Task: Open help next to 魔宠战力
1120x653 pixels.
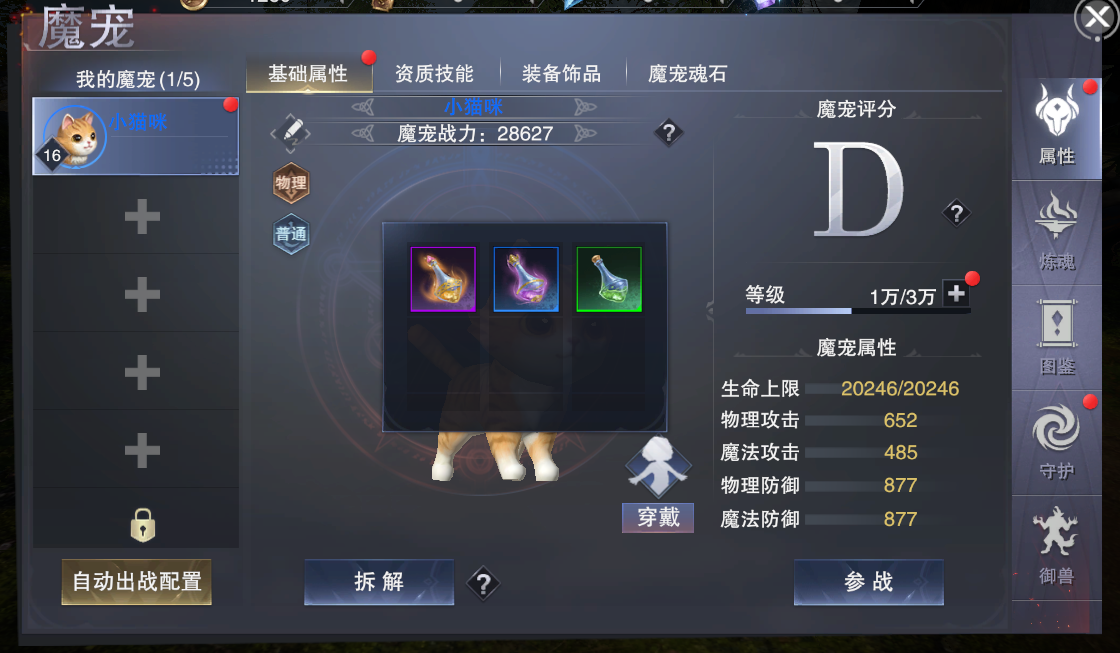Action: point(669,132)
